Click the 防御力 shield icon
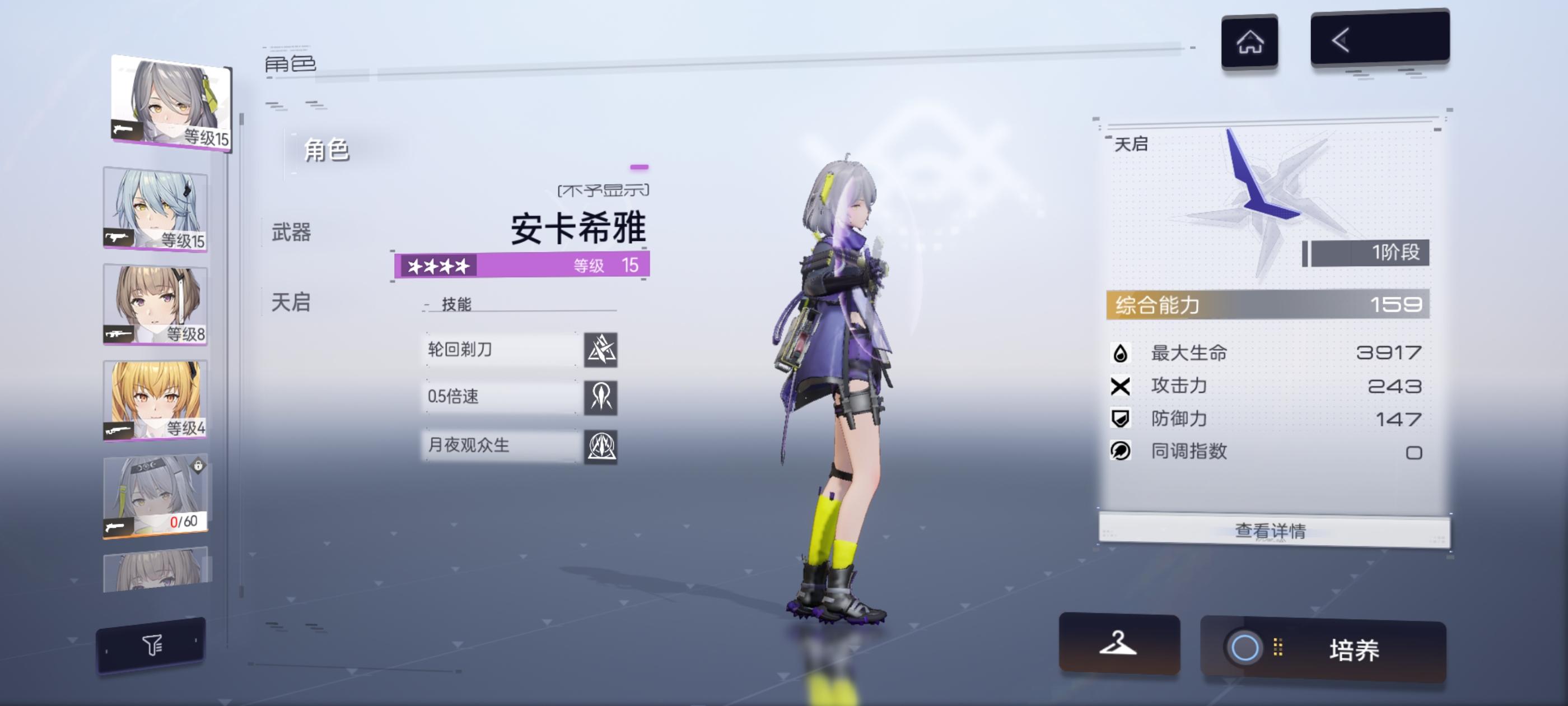 (x=1121, y=419)
